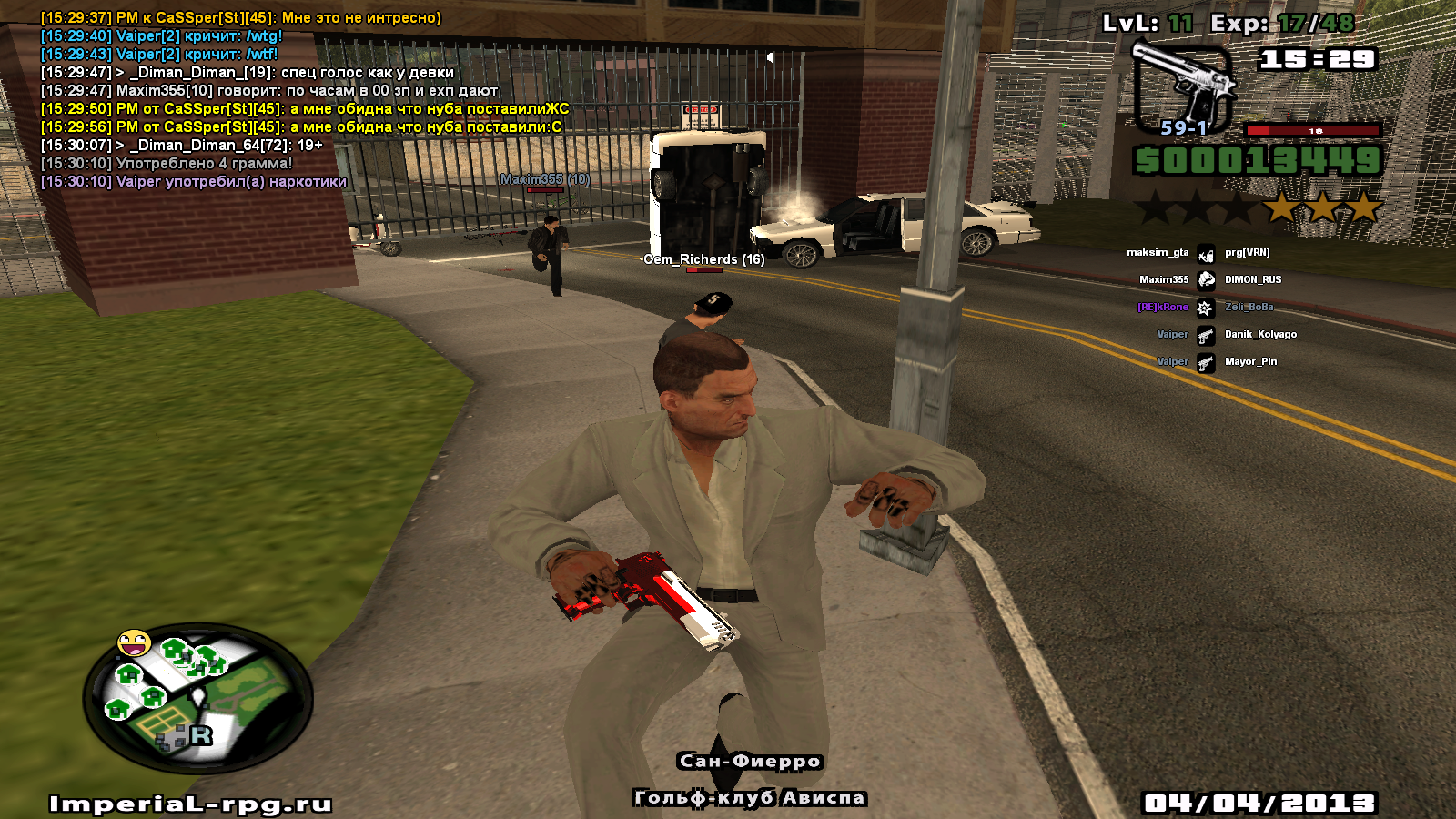Select the _Diman_Diman_64 chat message reading 19+

click(182, 146)
